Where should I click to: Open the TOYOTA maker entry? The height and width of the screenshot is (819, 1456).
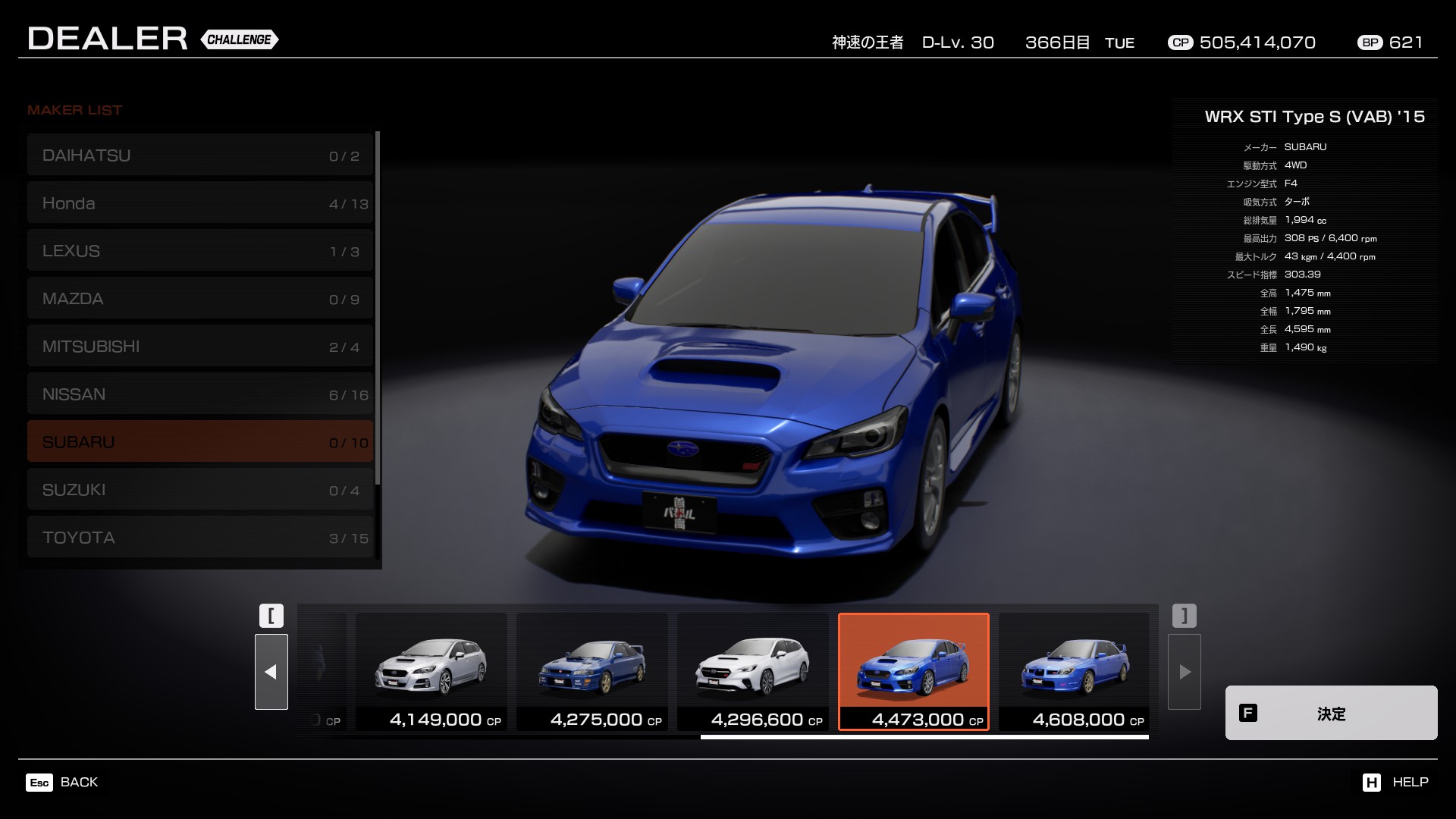coord(200,538)
